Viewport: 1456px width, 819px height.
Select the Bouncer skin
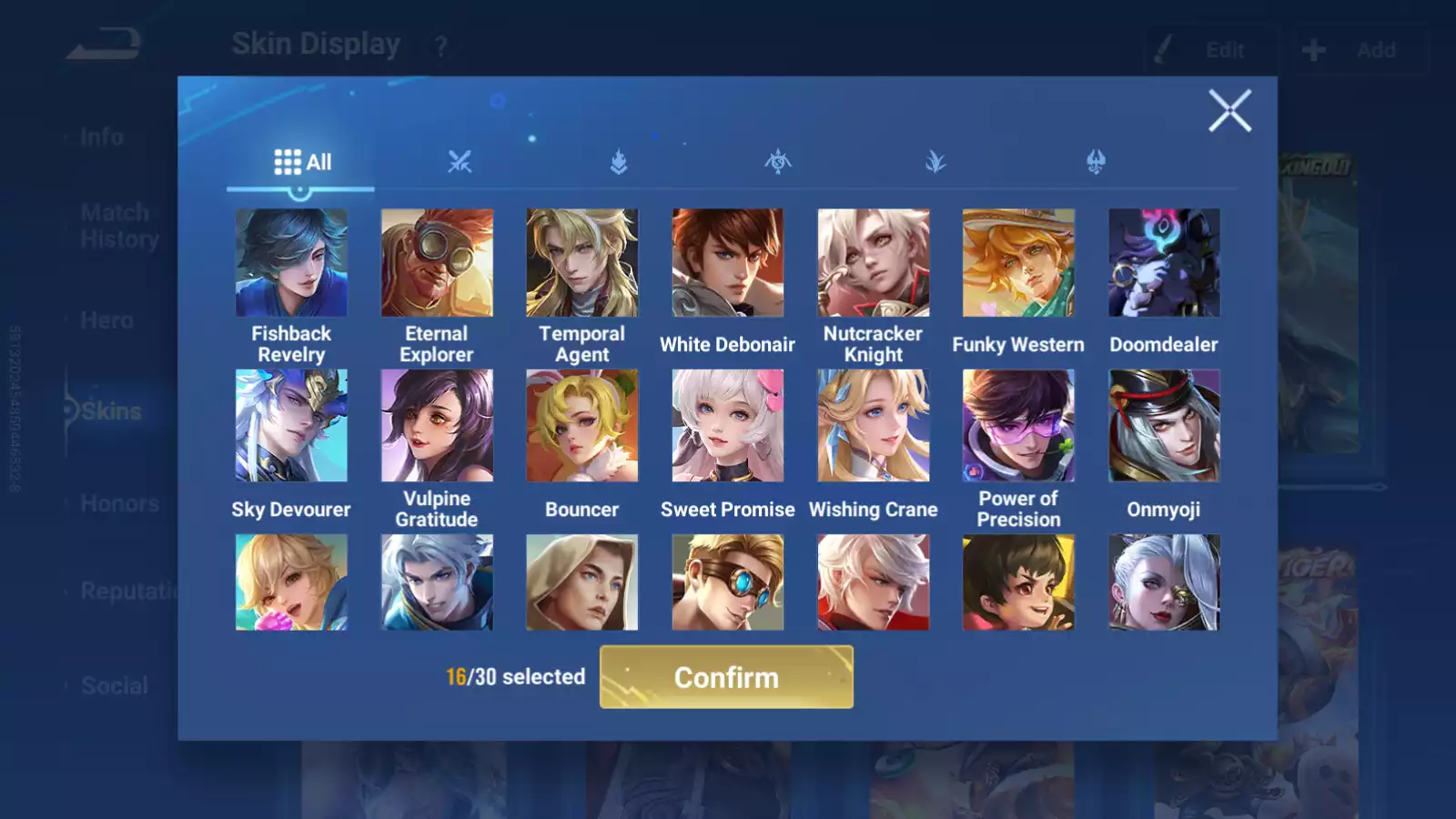pos(582,425)
